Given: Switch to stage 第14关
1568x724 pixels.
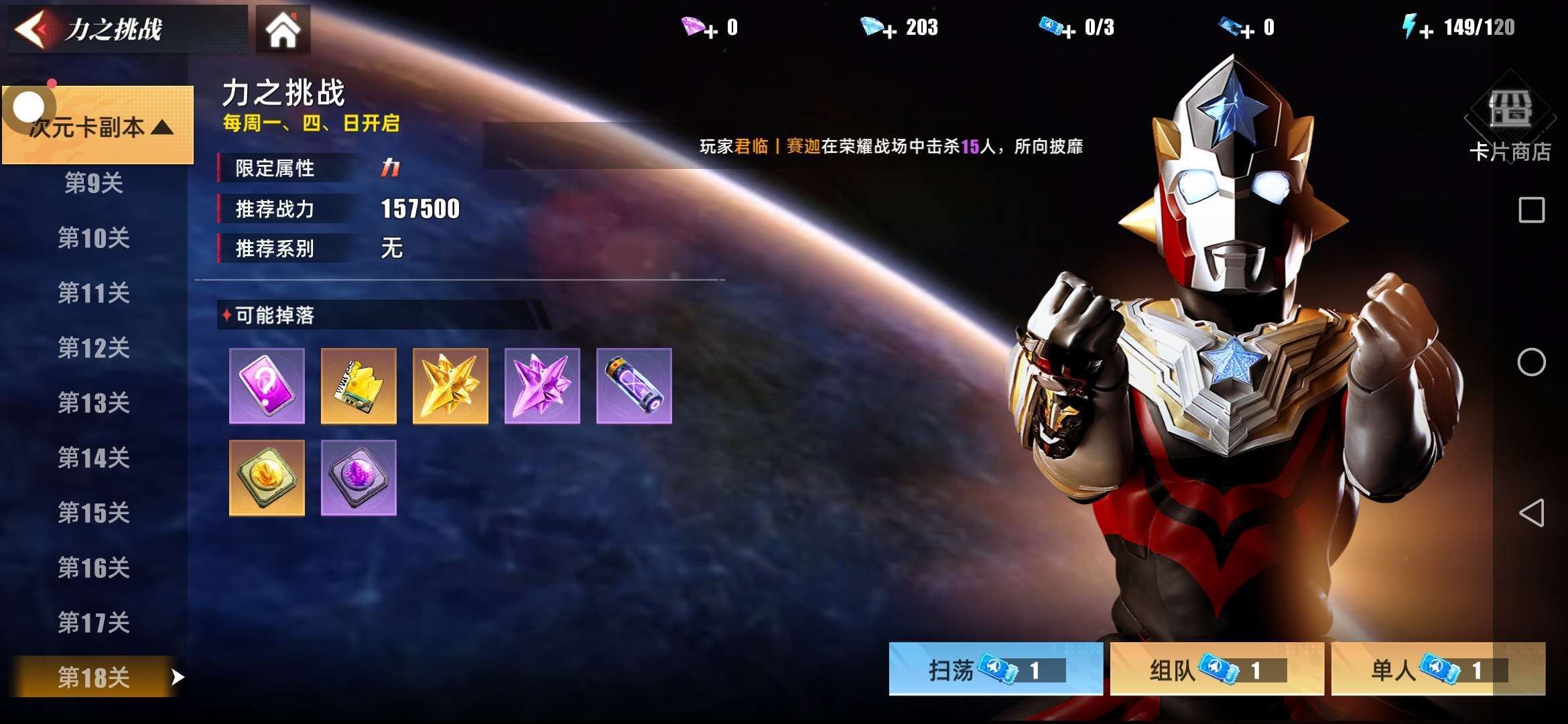Looking at the screenshot, I should pyautogui.click(x=94, y=458).
